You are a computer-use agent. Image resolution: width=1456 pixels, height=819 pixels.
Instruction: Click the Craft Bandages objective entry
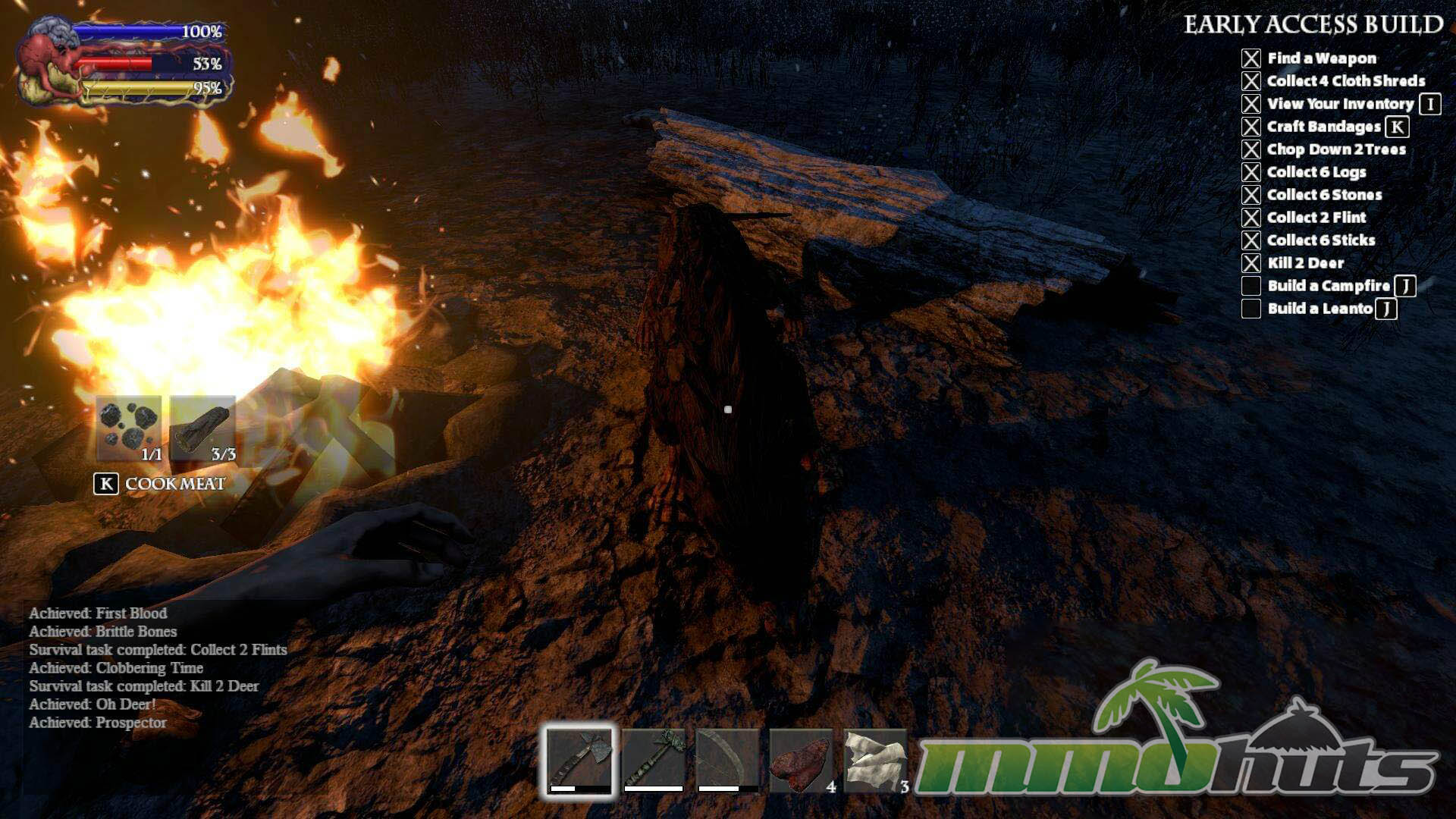pyautogui.click(x=1323, y=127)
